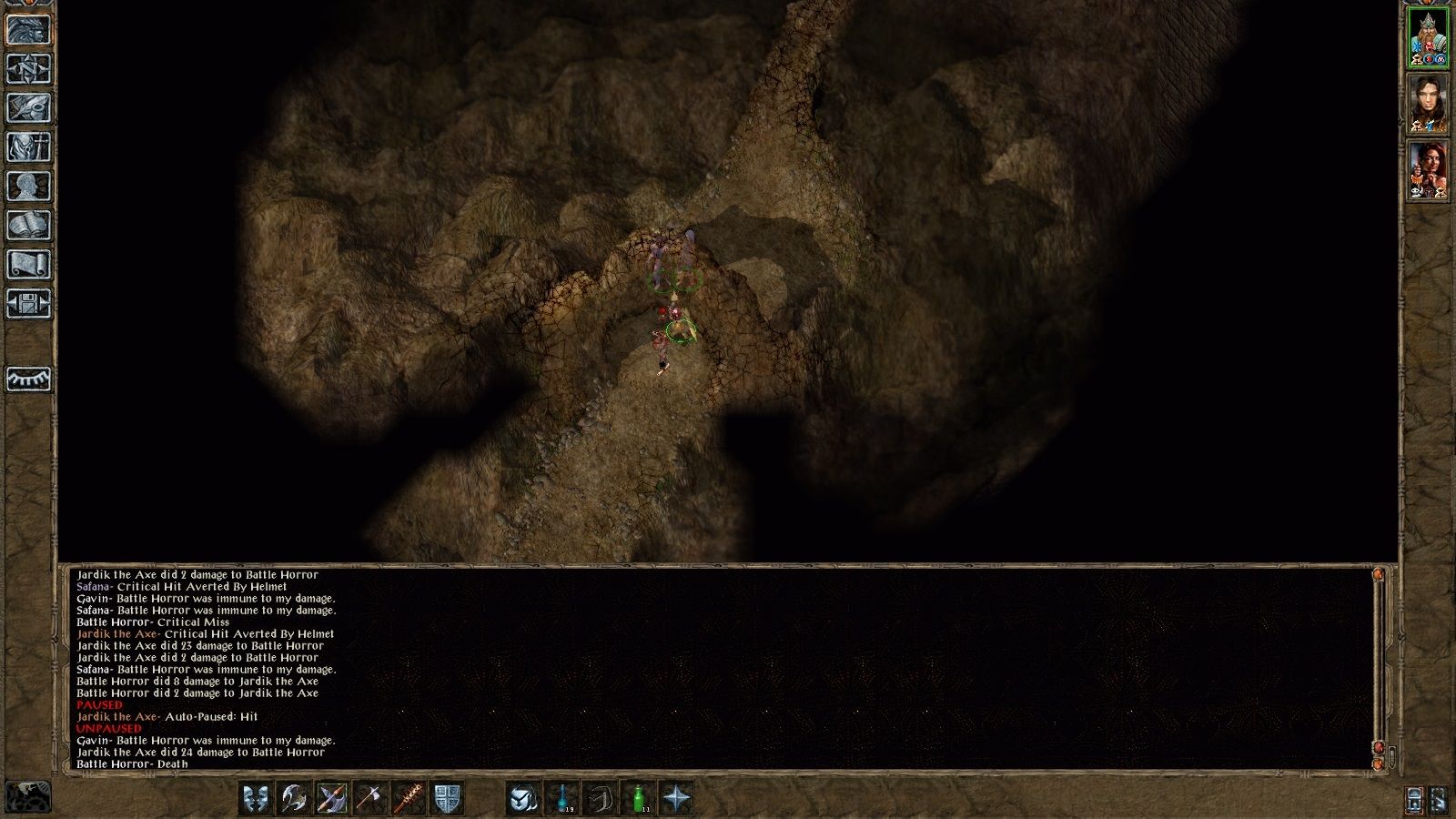
Task: Activate guard with the shield icon
Action: point(450,797)
